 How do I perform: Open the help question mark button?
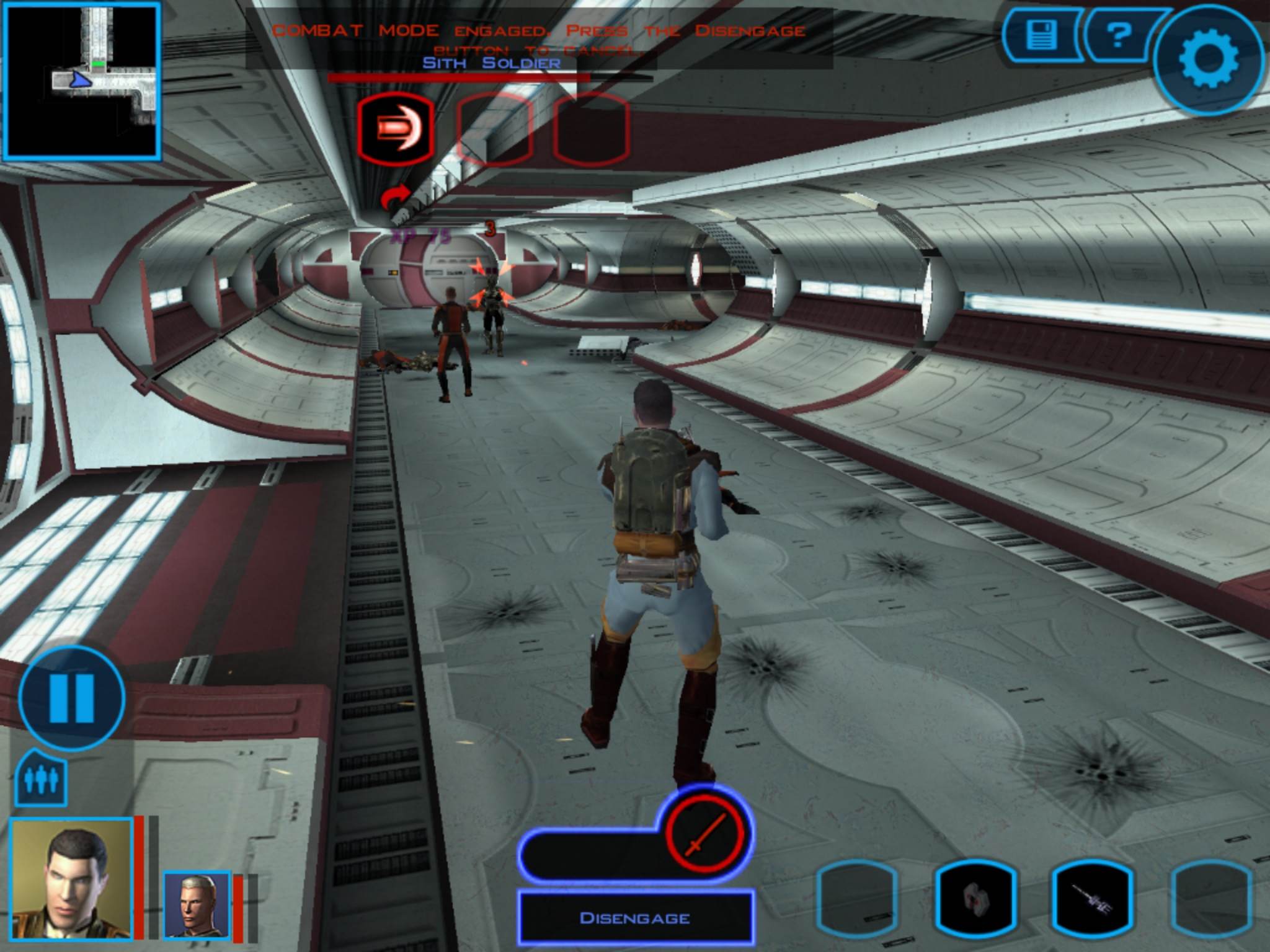(x=1118, y=35)
